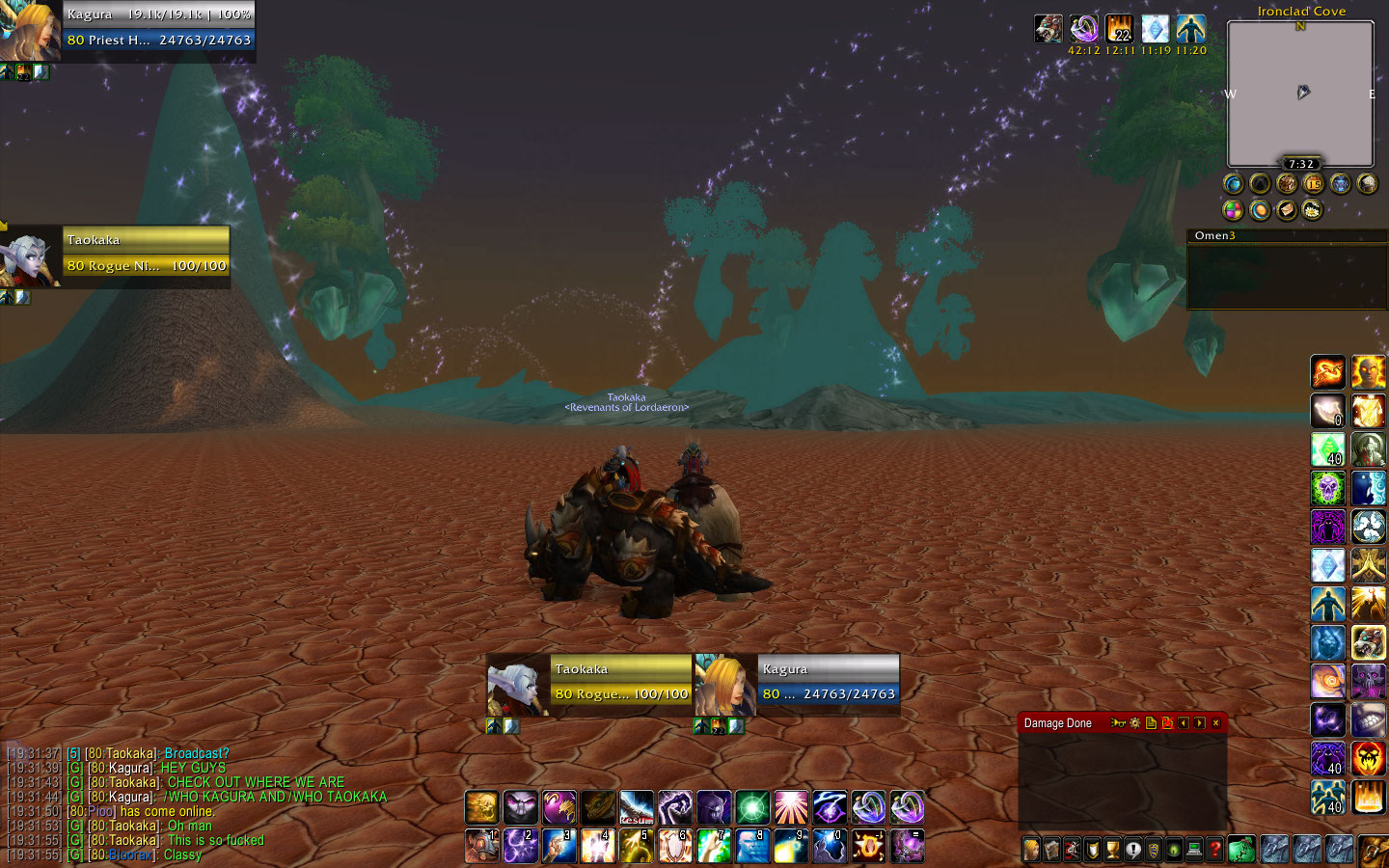
Task: Open the calendar button showing 15
Action: pos(1313,183)
